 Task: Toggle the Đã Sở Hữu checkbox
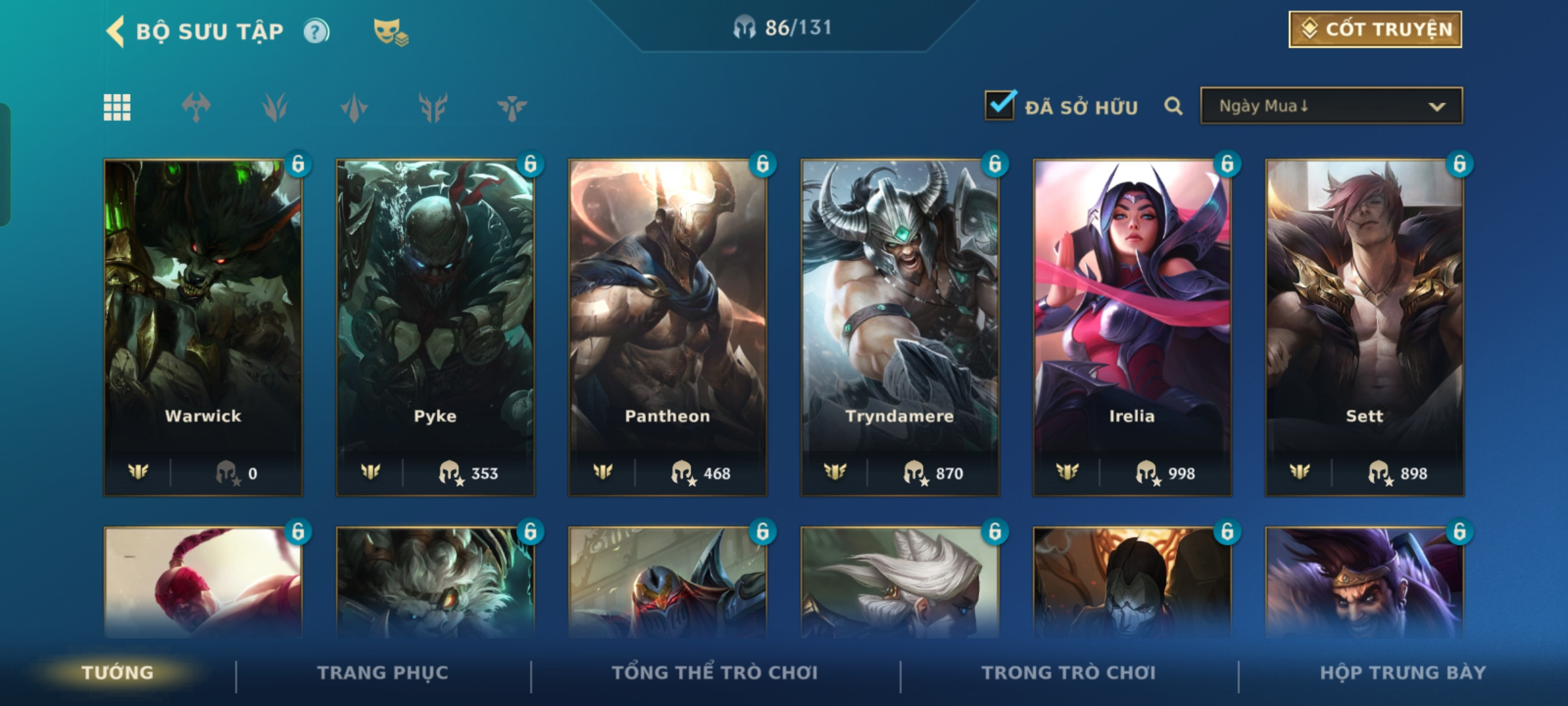click(x=1000, y=106)
